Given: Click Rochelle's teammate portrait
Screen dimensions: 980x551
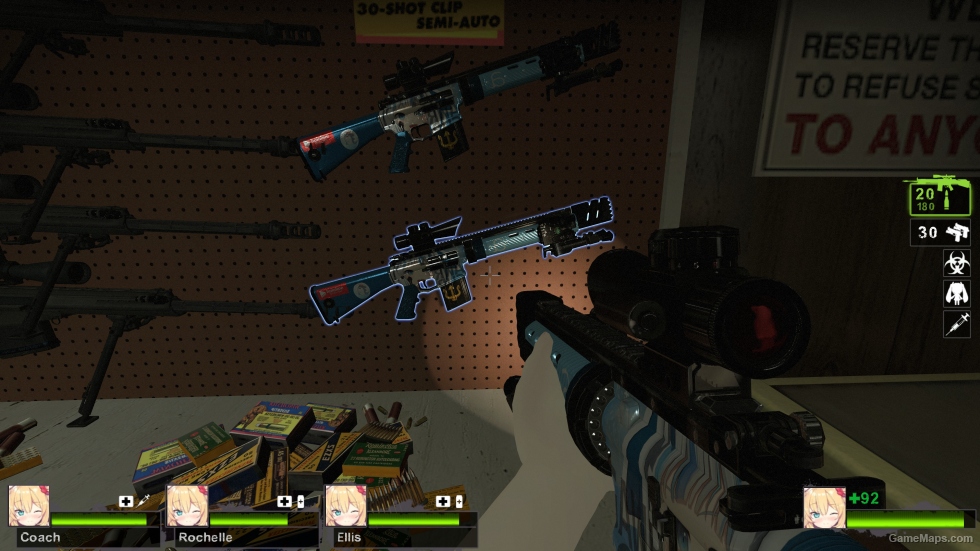Looking at the screenshot, I should [x=186, y=507].
